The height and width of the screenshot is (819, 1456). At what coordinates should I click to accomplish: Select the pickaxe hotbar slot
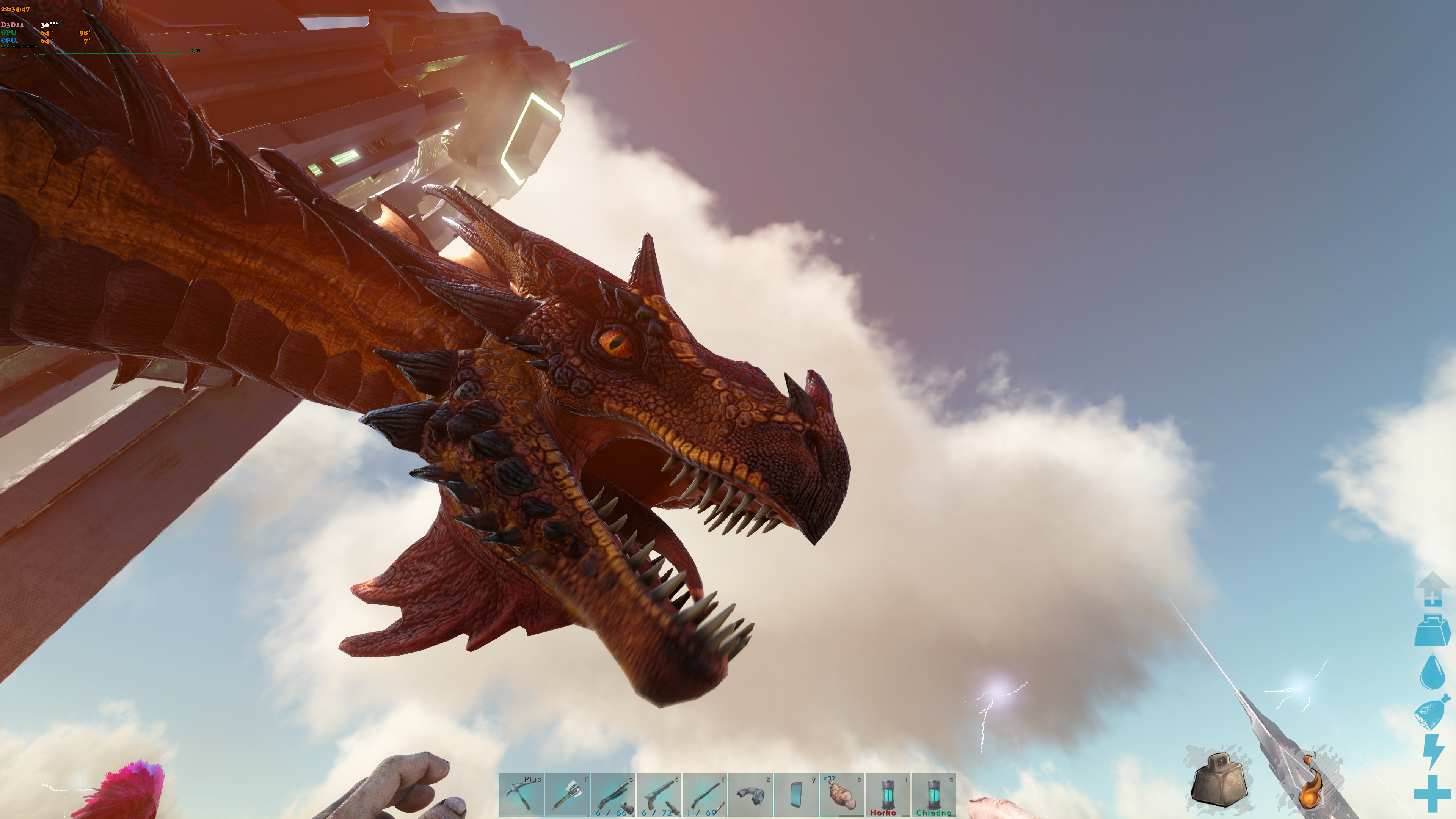521,795
